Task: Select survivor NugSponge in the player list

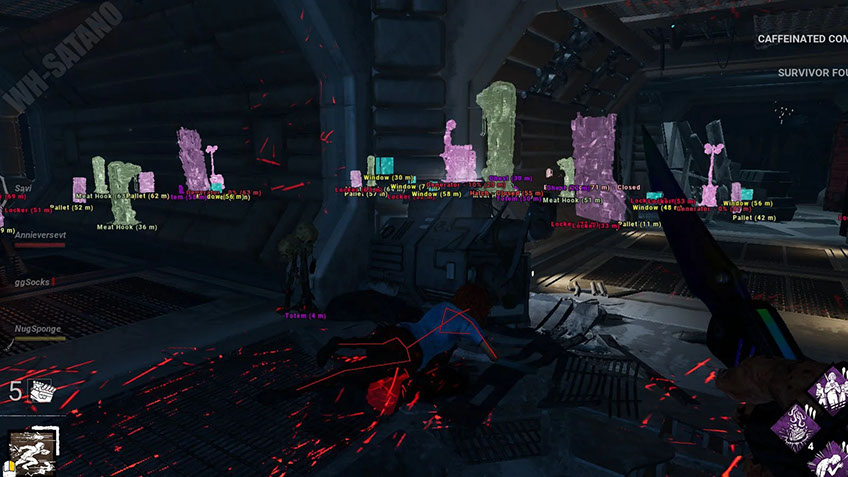Action: tap(37, 328)
